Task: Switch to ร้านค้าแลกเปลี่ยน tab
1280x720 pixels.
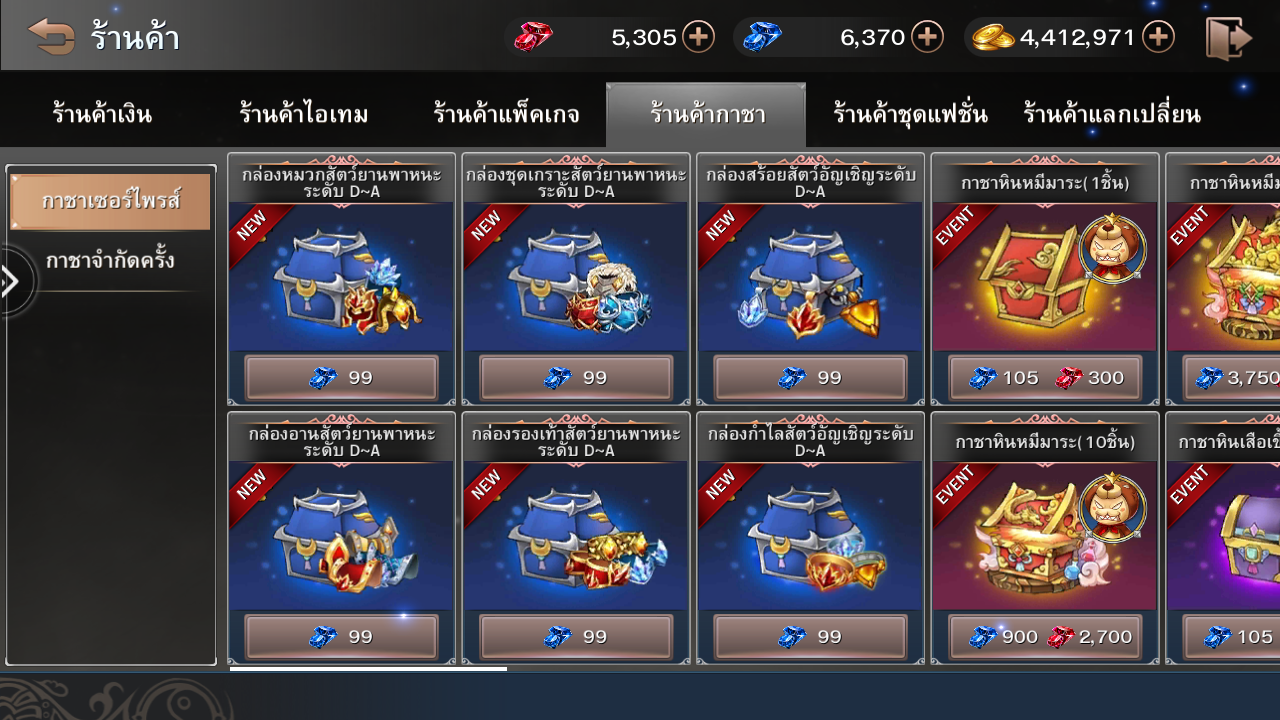Action: click(x=1112, y=114)
